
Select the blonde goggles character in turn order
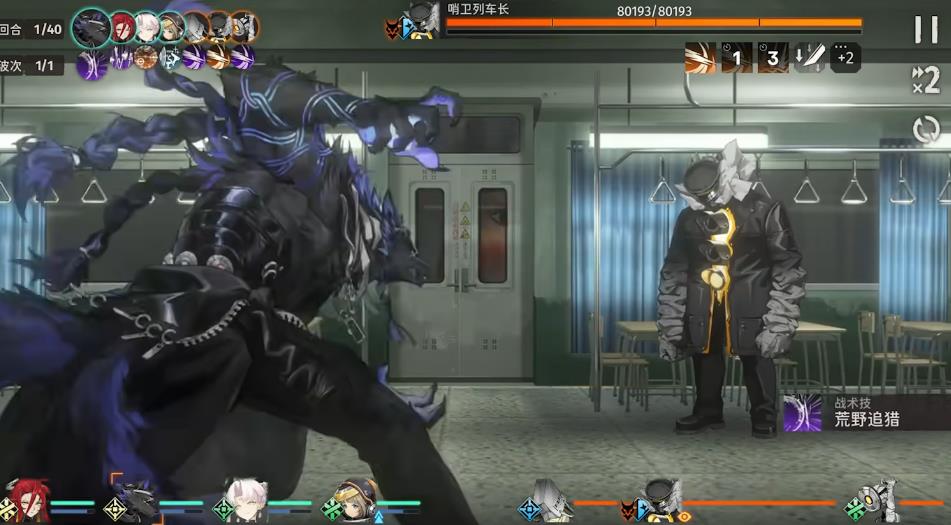point(172,26)
